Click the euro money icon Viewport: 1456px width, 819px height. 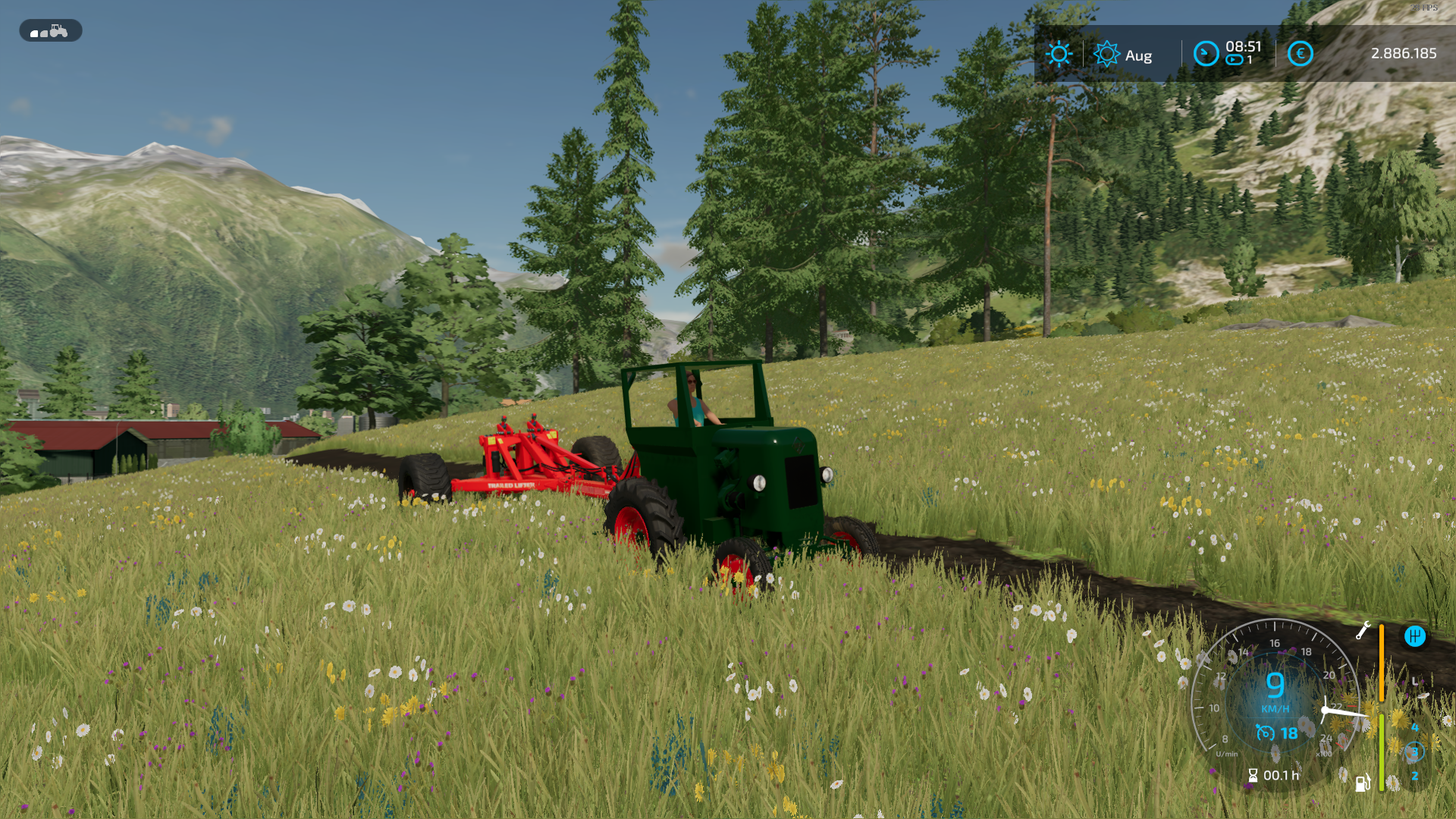1300,54
